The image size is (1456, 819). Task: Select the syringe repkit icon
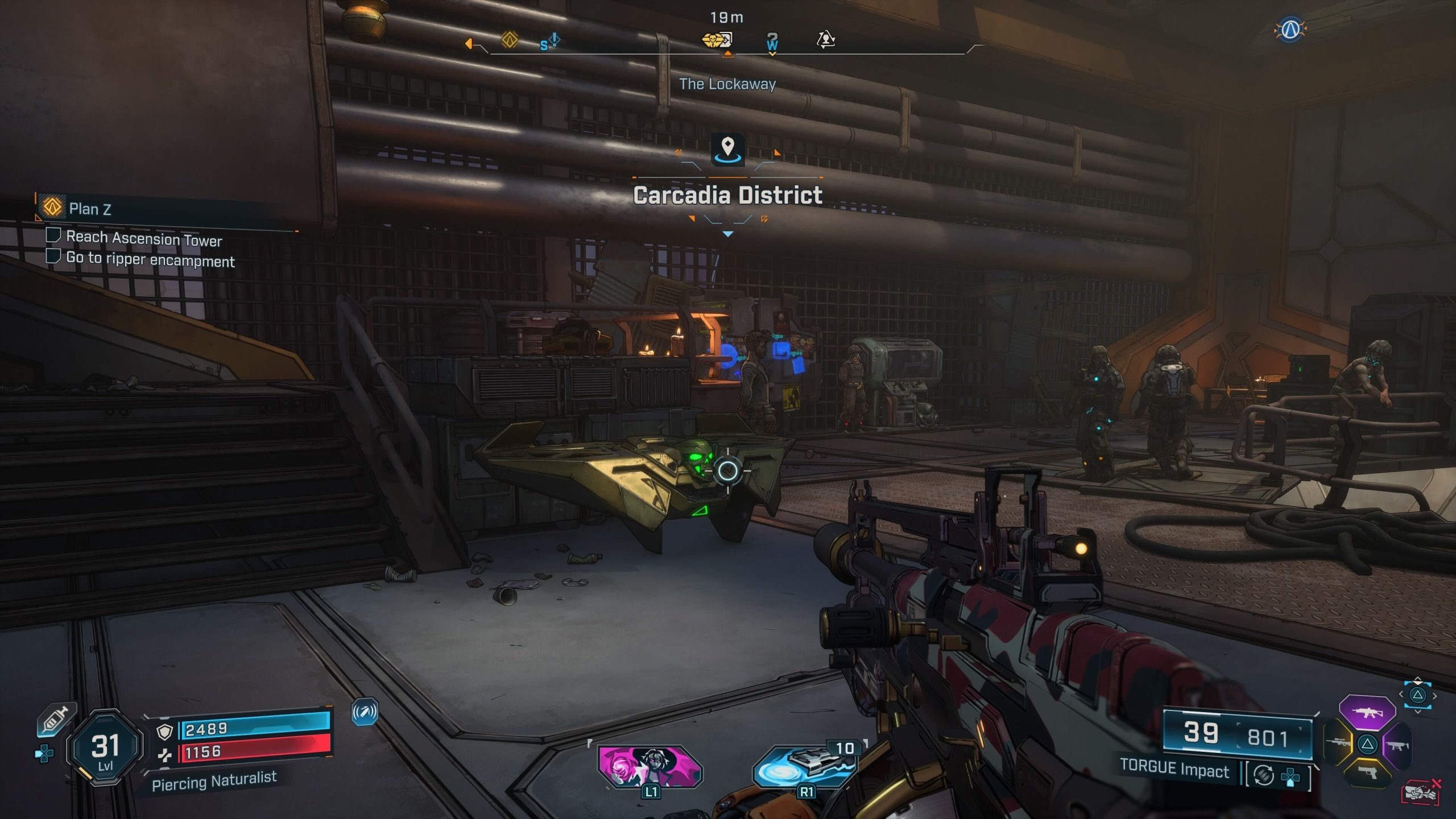[56, 719]
